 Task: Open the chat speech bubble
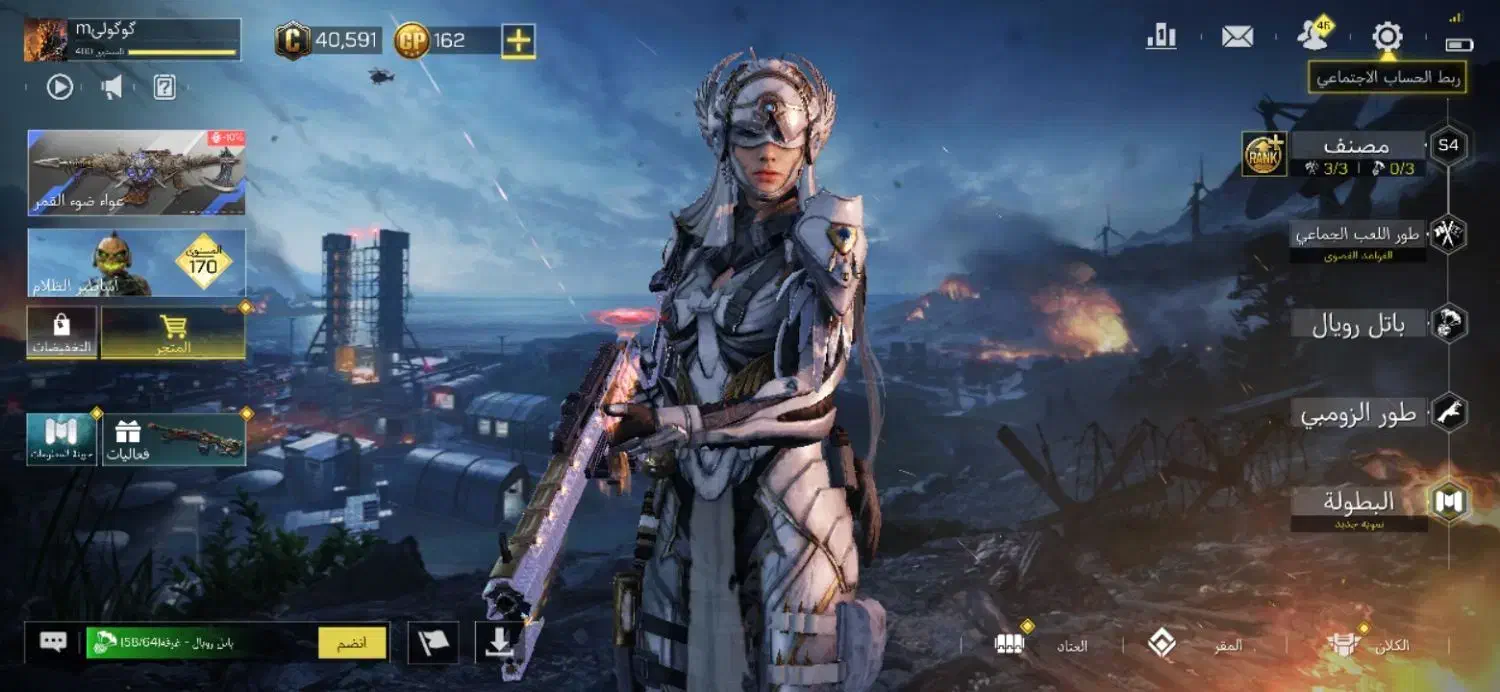[53, 642]
